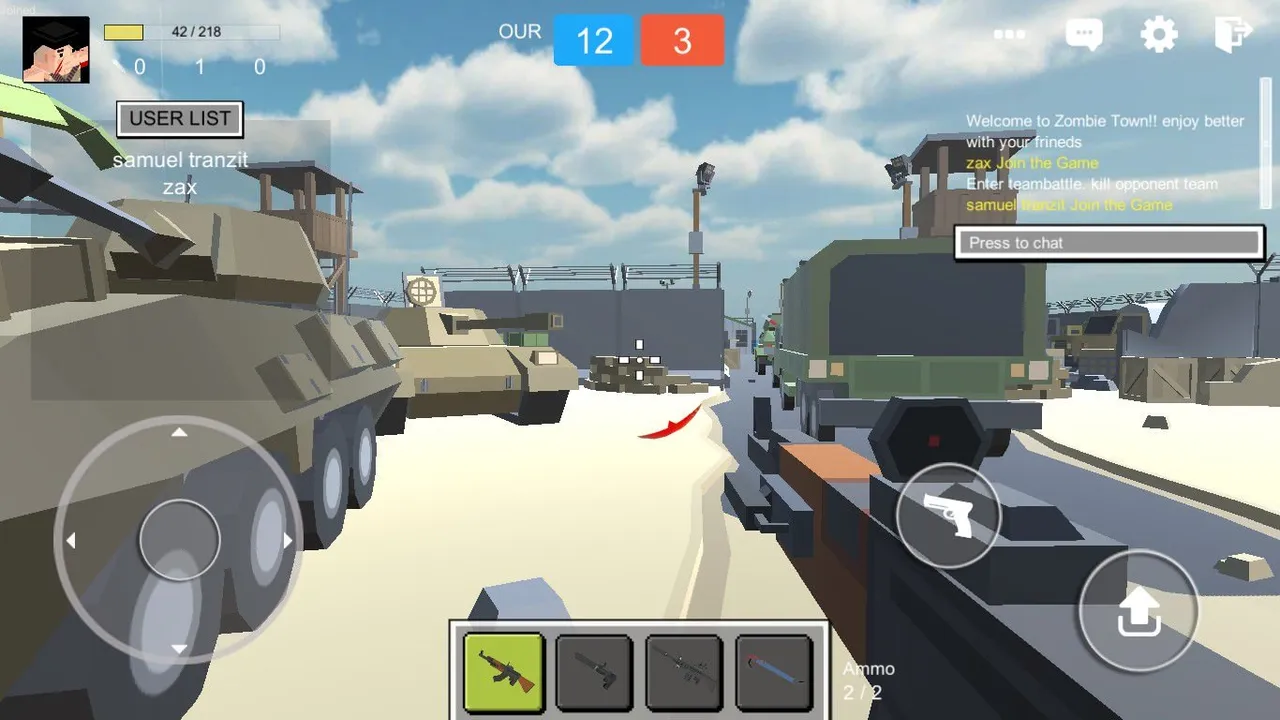Focus the "Press to chat" input box
The height and width of the screenshot is (720, 1280).
(1109, 243)
